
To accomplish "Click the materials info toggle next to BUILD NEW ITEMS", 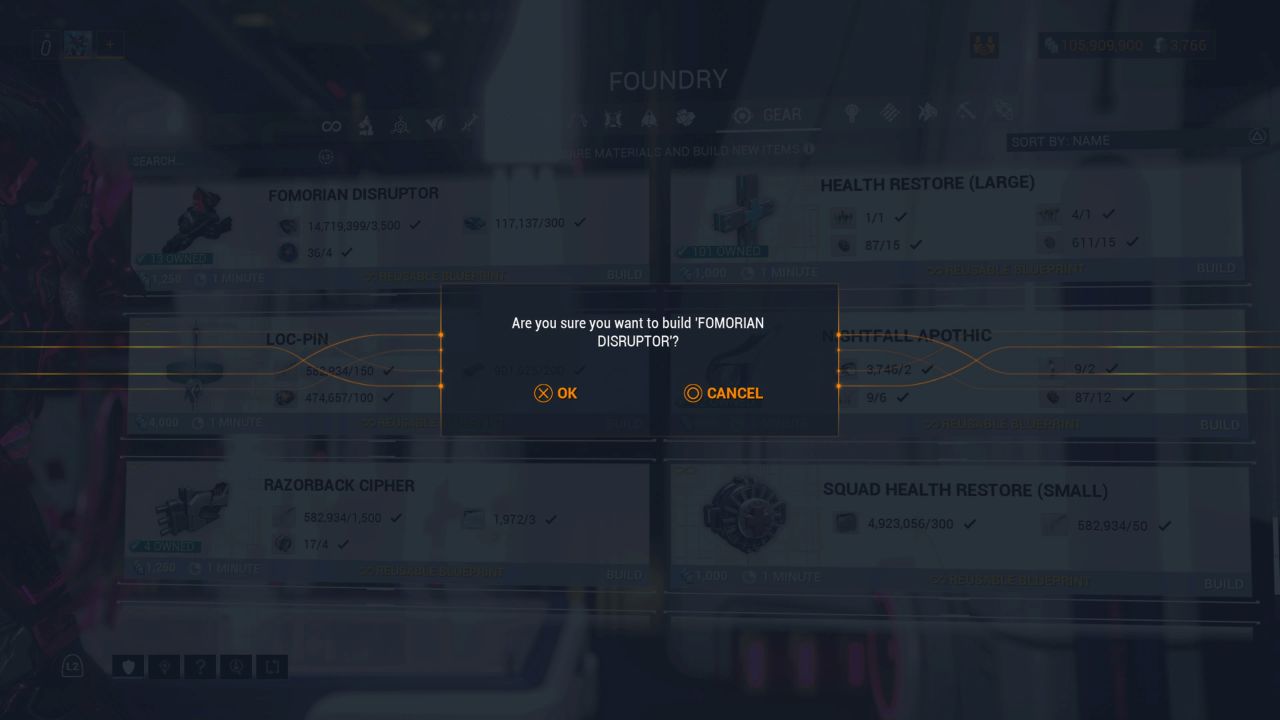I will point(809,151).
